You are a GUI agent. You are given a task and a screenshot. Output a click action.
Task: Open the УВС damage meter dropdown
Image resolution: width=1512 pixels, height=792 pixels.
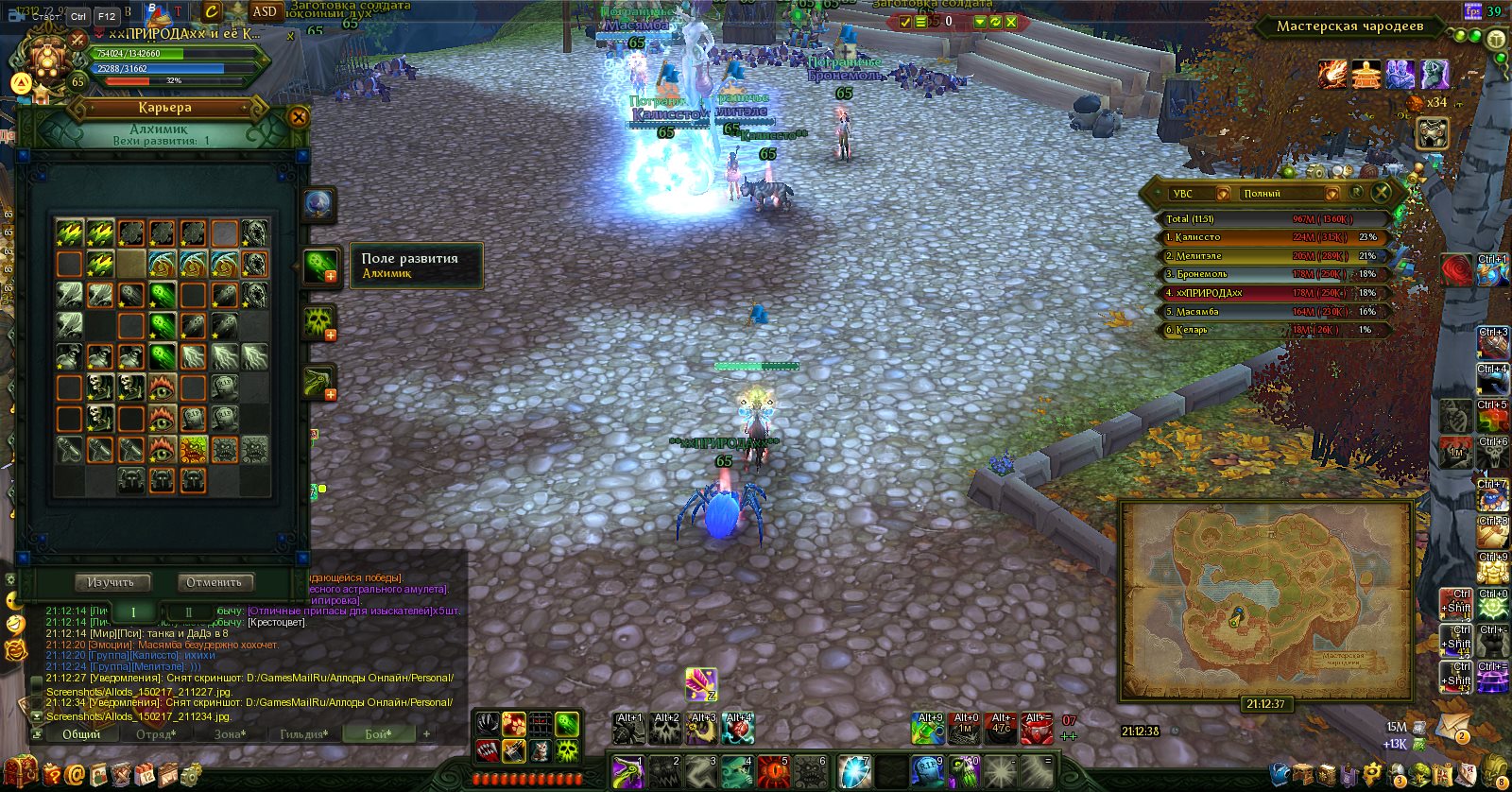tap(1223, 194)
